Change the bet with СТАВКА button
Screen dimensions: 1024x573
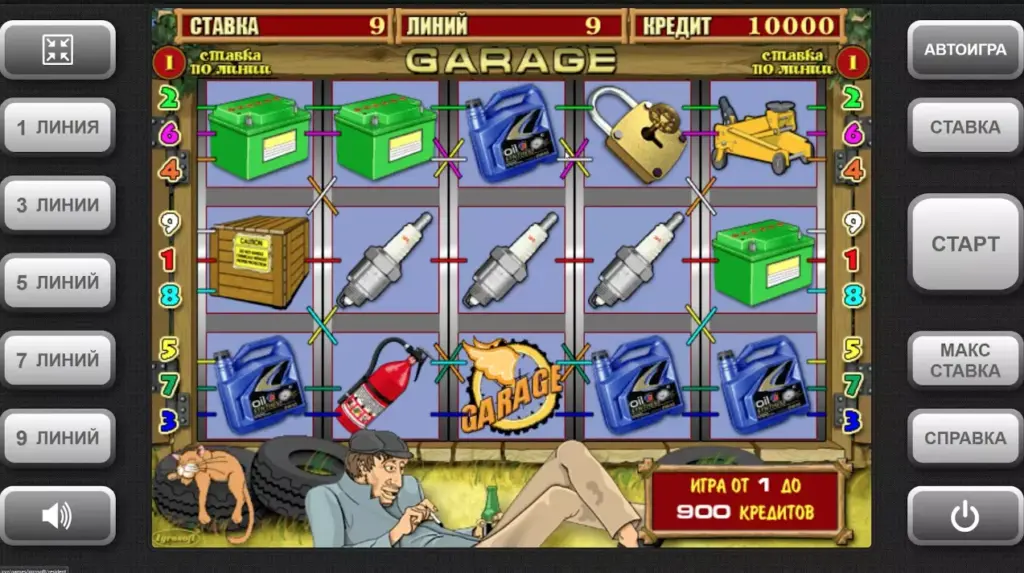[x=964, y=127]
